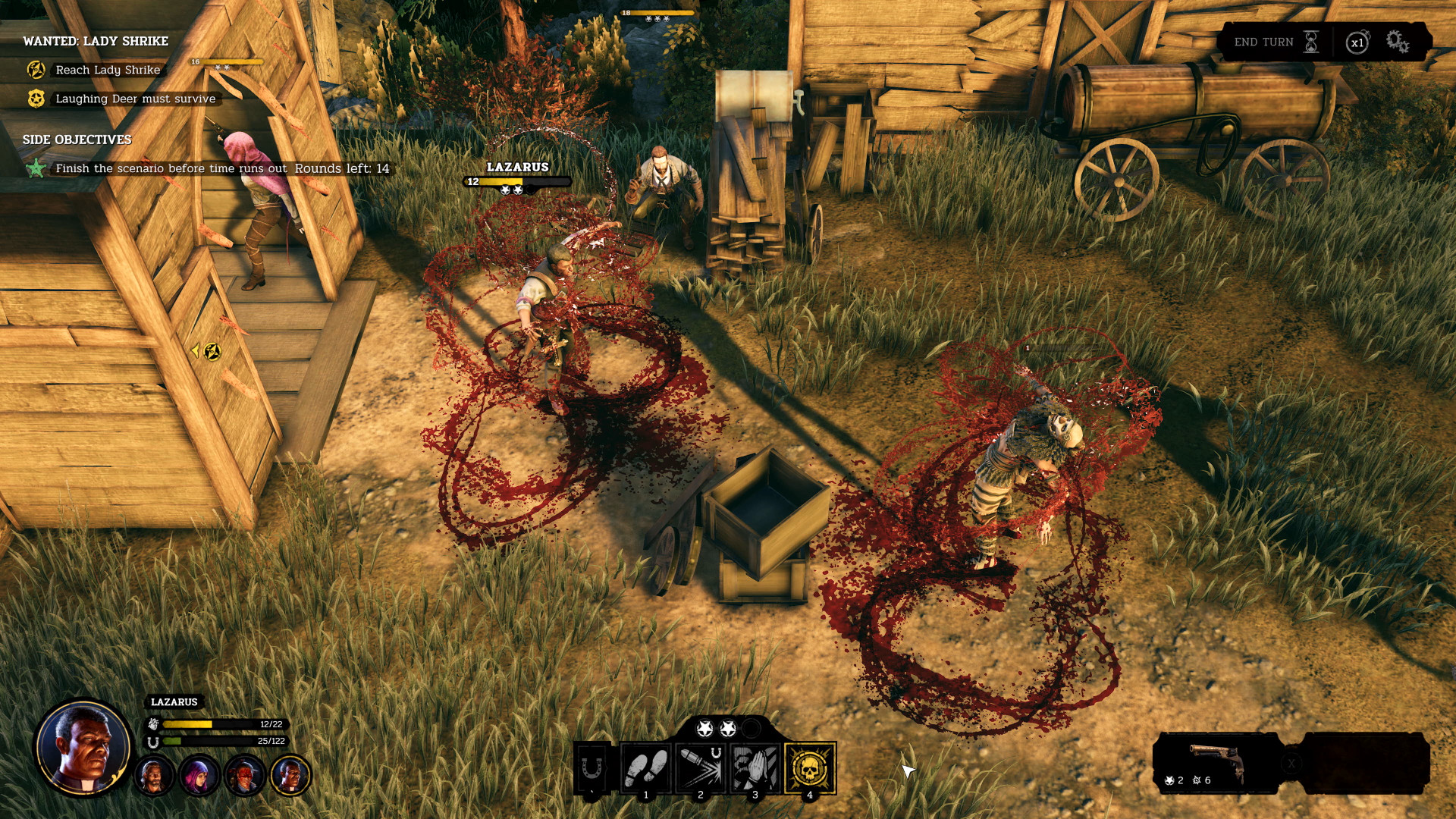Click the first action point star above the hotbar
The height and width of the screenshot is (819, 1456).
coord(704,728)
